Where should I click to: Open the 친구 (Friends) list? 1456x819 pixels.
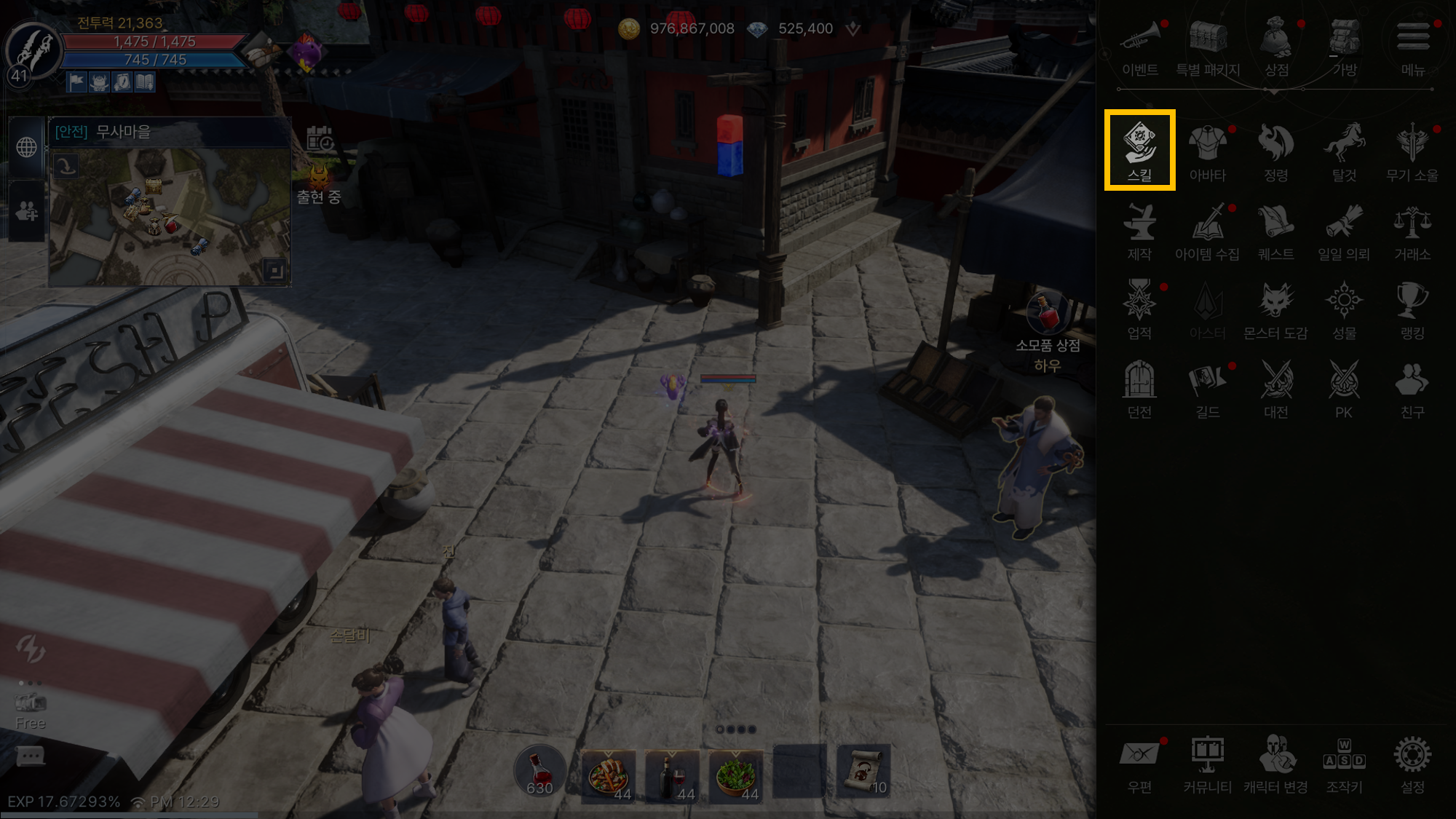1412,389
